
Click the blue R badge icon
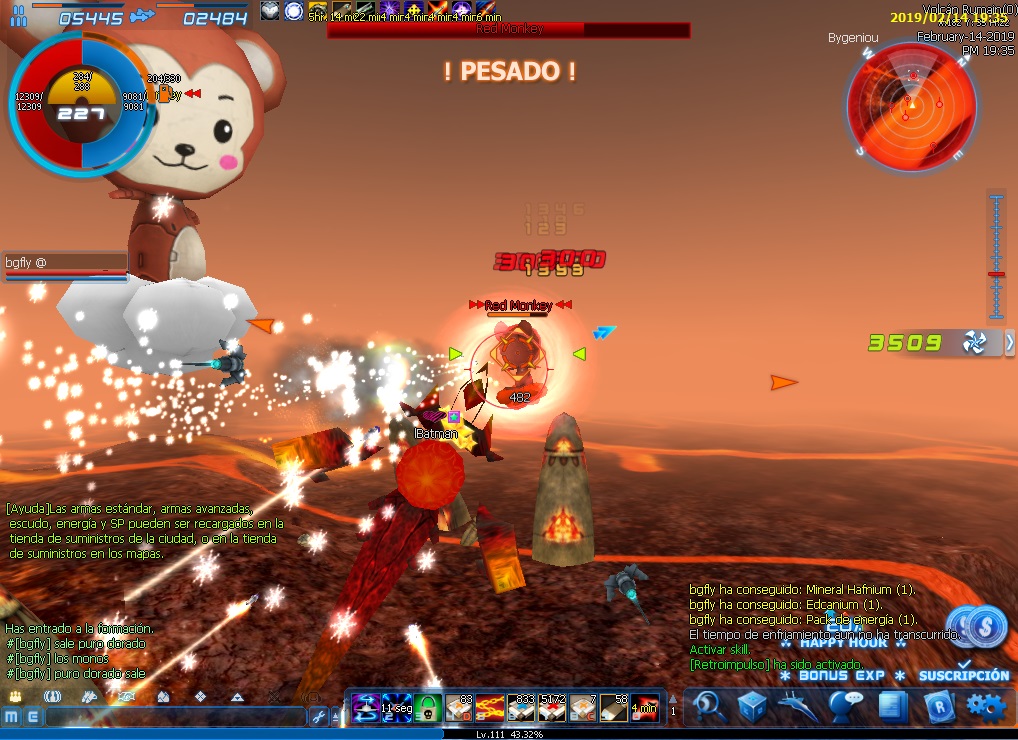coord(938,707)
